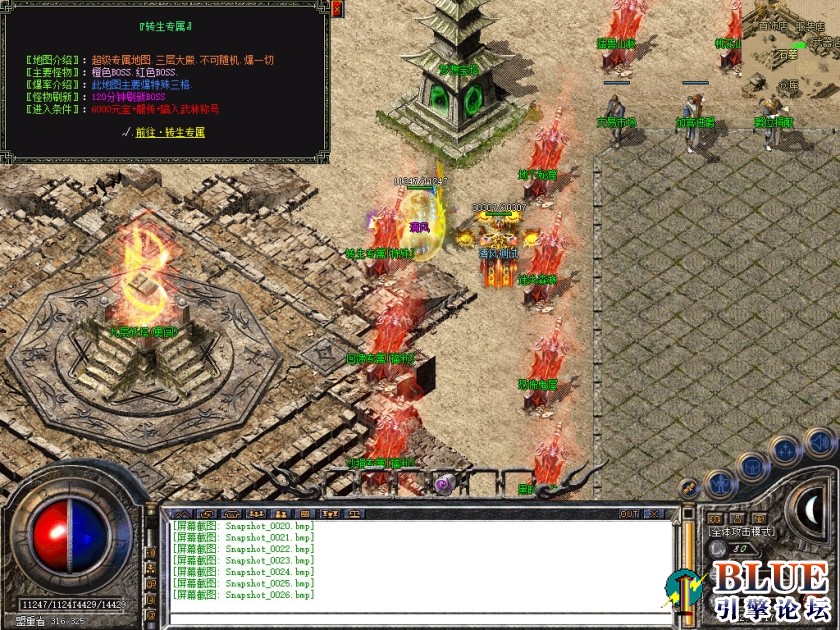Click the OUT button above chat
840x630 pixels.
pos(628,514)
